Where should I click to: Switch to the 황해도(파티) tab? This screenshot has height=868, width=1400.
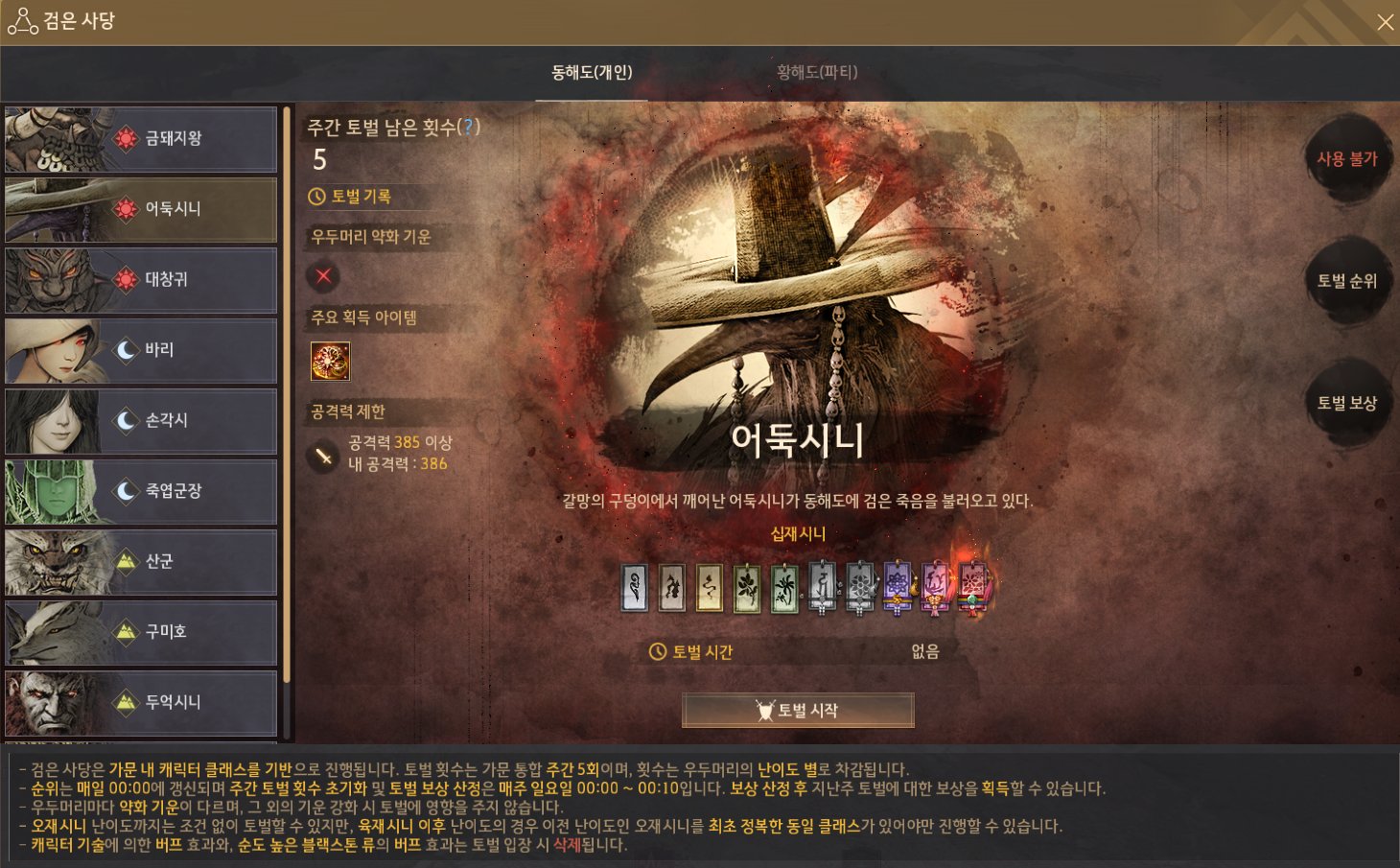click(x=817, y=72)
